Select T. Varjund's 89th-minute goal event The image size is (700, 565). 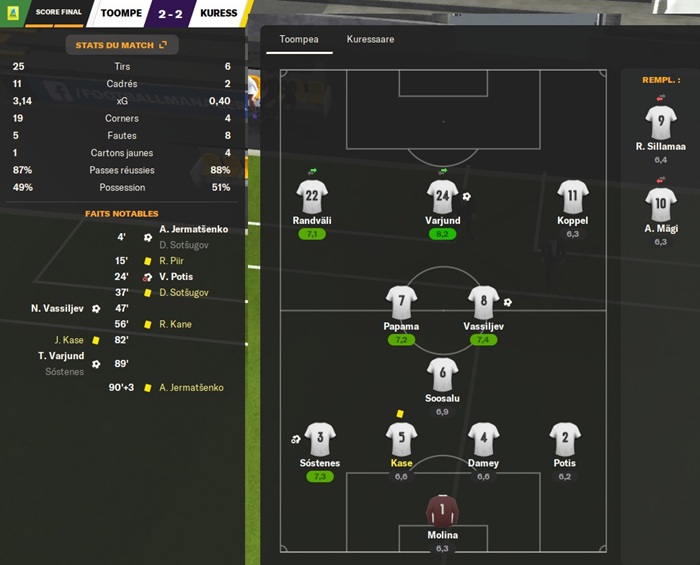[x=61, y=356]
